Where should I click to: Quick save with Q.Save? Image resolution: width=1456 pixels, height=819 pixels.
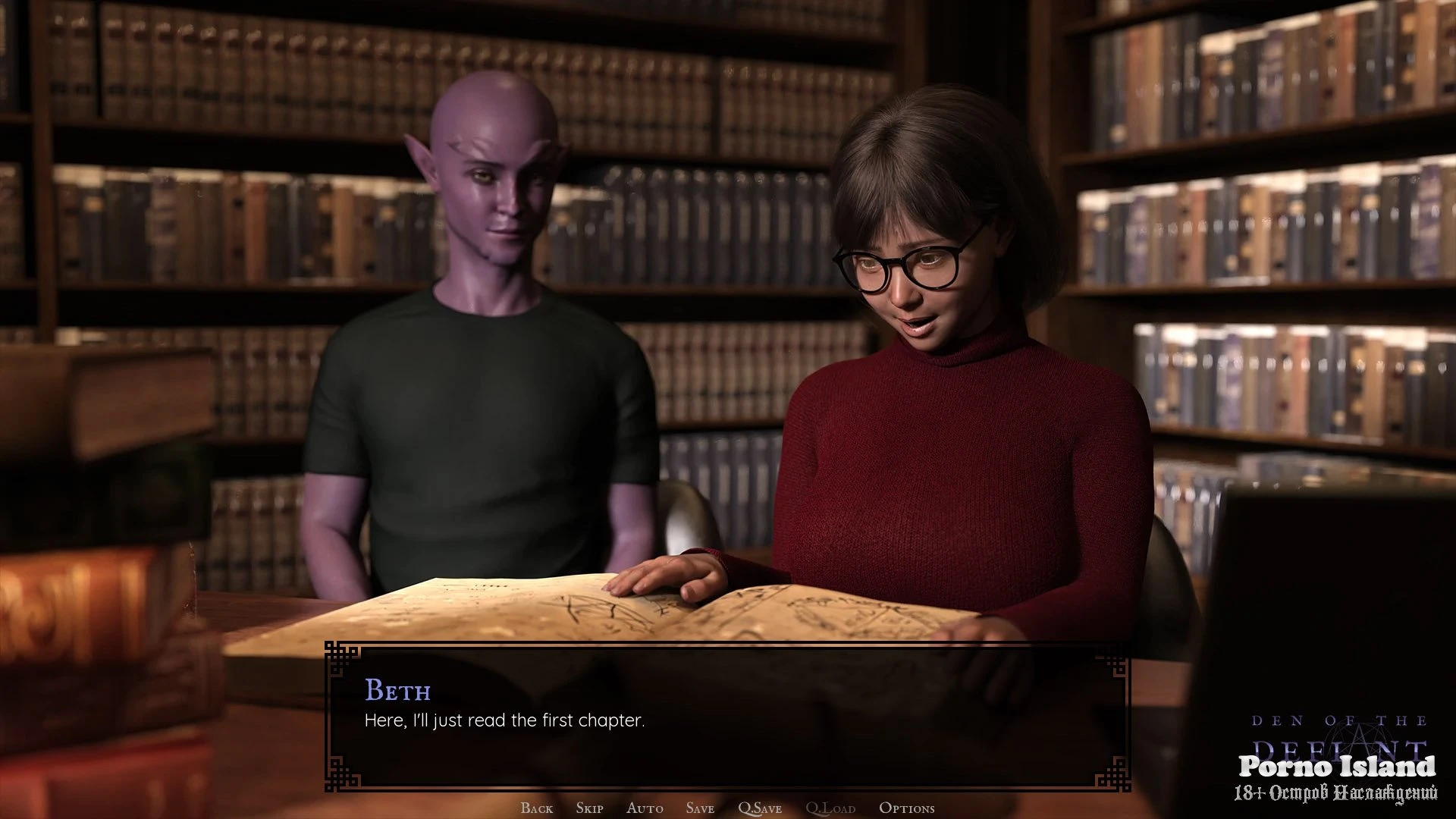[760, 808]
